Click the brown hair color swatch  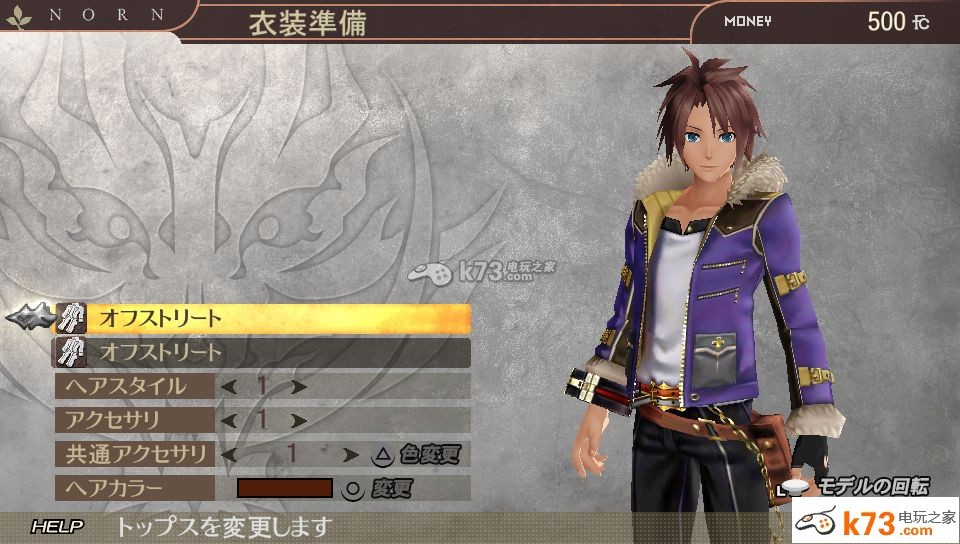pos(284,488)
